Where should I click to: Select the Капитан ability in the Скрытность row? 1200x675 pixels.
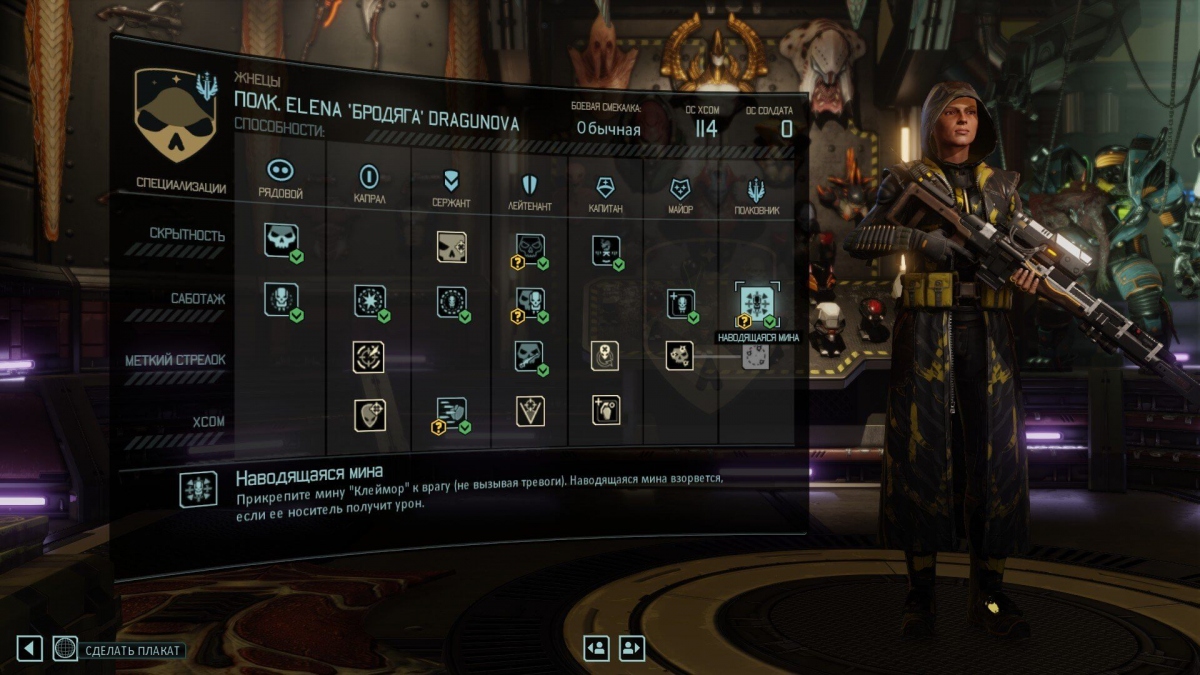coord(606,249)
